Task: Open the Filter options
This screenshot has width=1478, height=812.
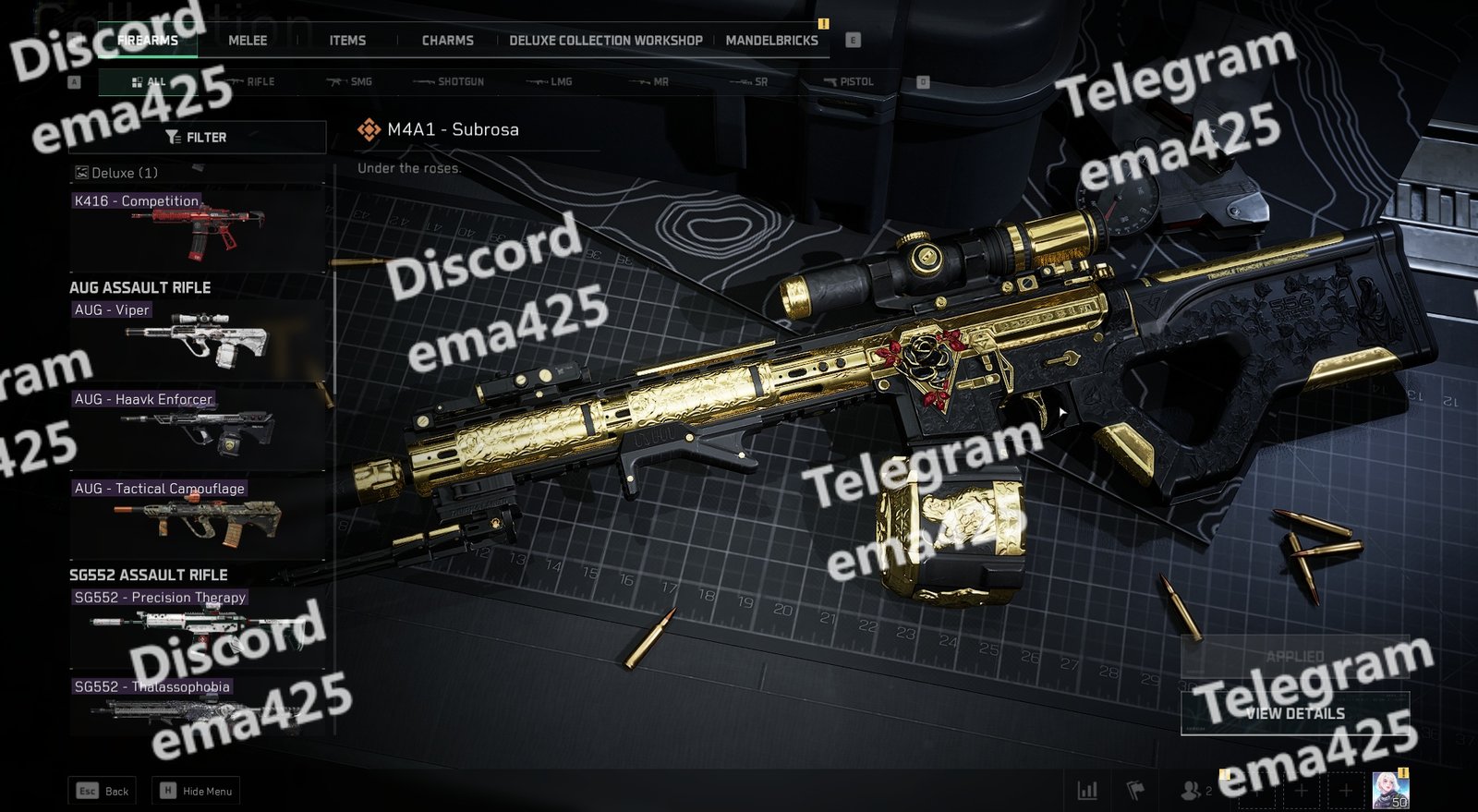Action: [197, 137]
